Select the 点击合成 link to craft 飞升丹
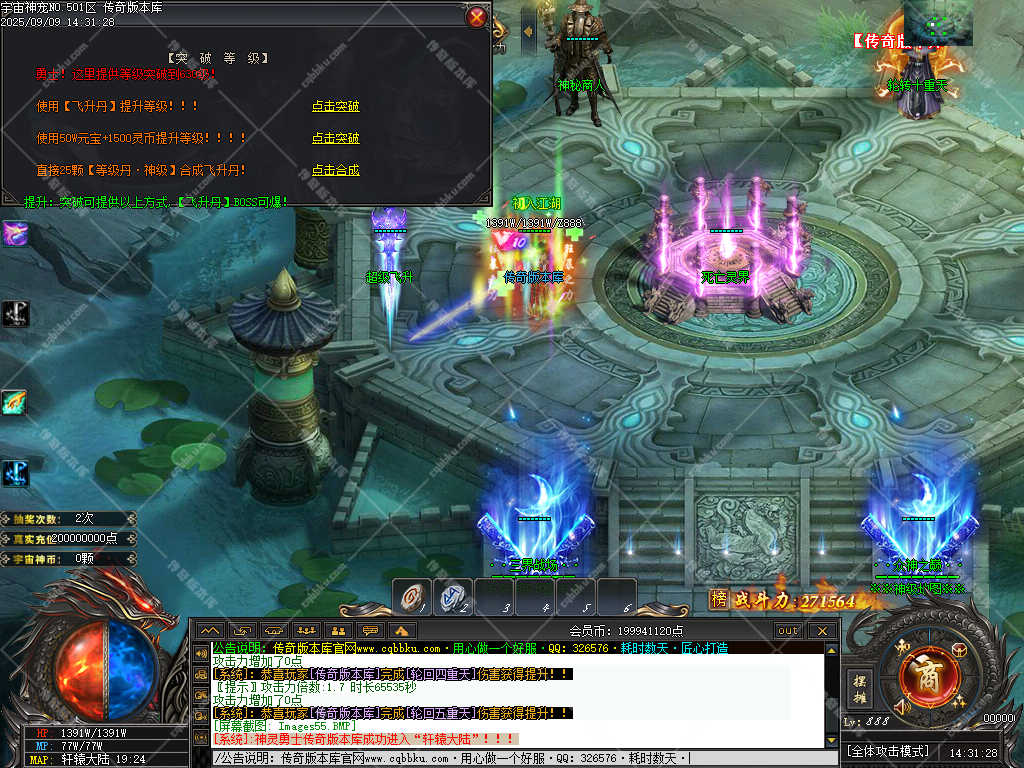The image size is (1024, 768). tap(335, 170)
